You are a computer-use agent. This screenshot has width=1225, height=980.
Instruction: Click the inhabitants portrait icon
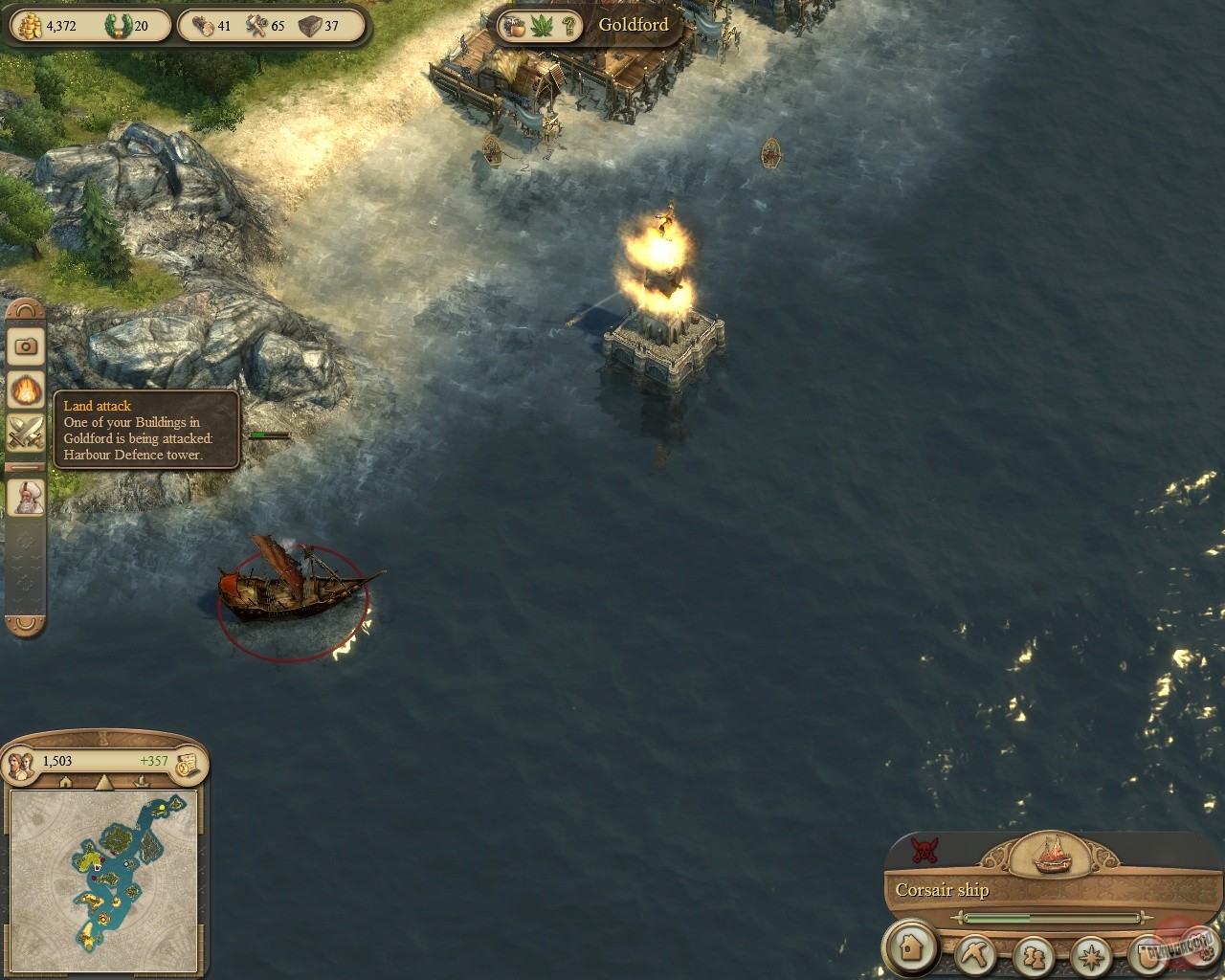(21, 763)
